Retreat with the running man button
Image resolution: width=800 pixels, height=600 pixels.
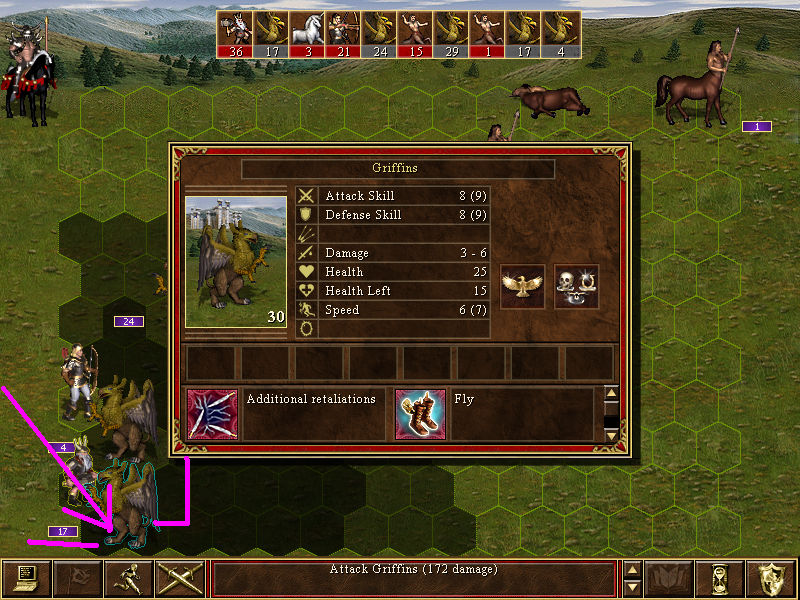click(129, 579)
